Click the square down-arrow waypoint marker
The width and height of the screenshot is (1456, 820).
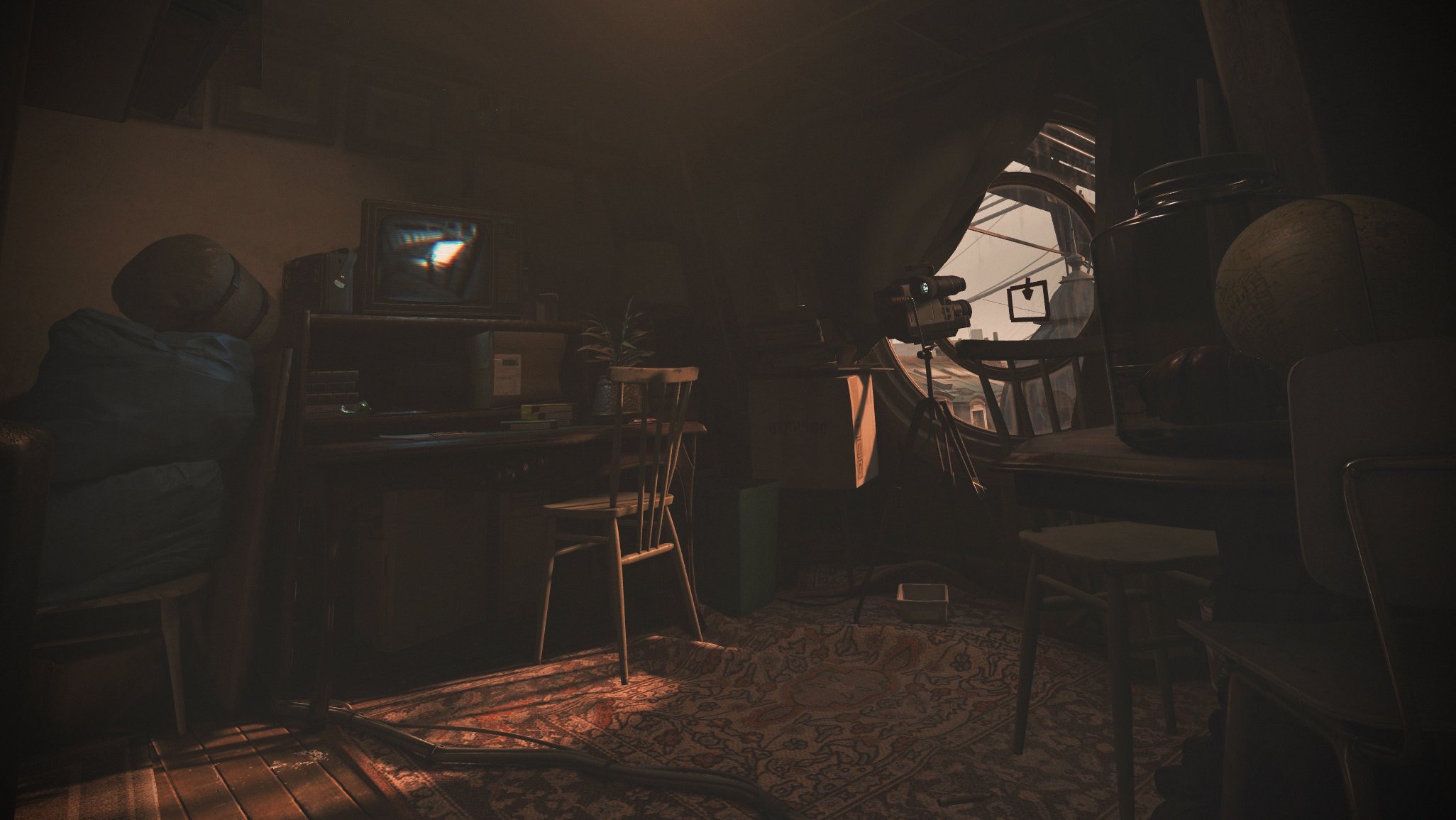pyautogui.click(x=1027, y=300)
